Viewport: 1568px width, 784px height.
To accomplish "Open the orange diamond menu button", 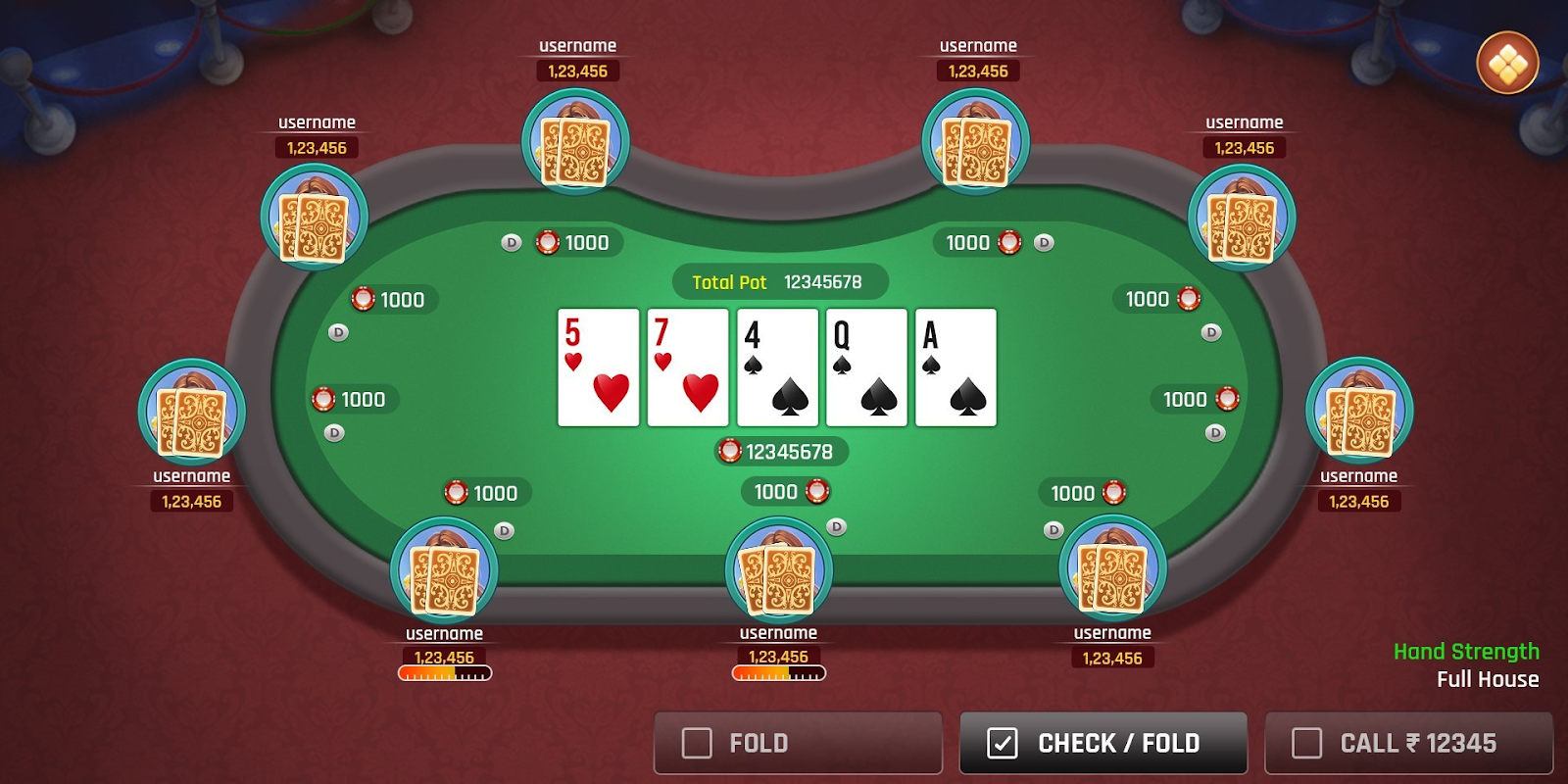I will [x=1507, y=64].
